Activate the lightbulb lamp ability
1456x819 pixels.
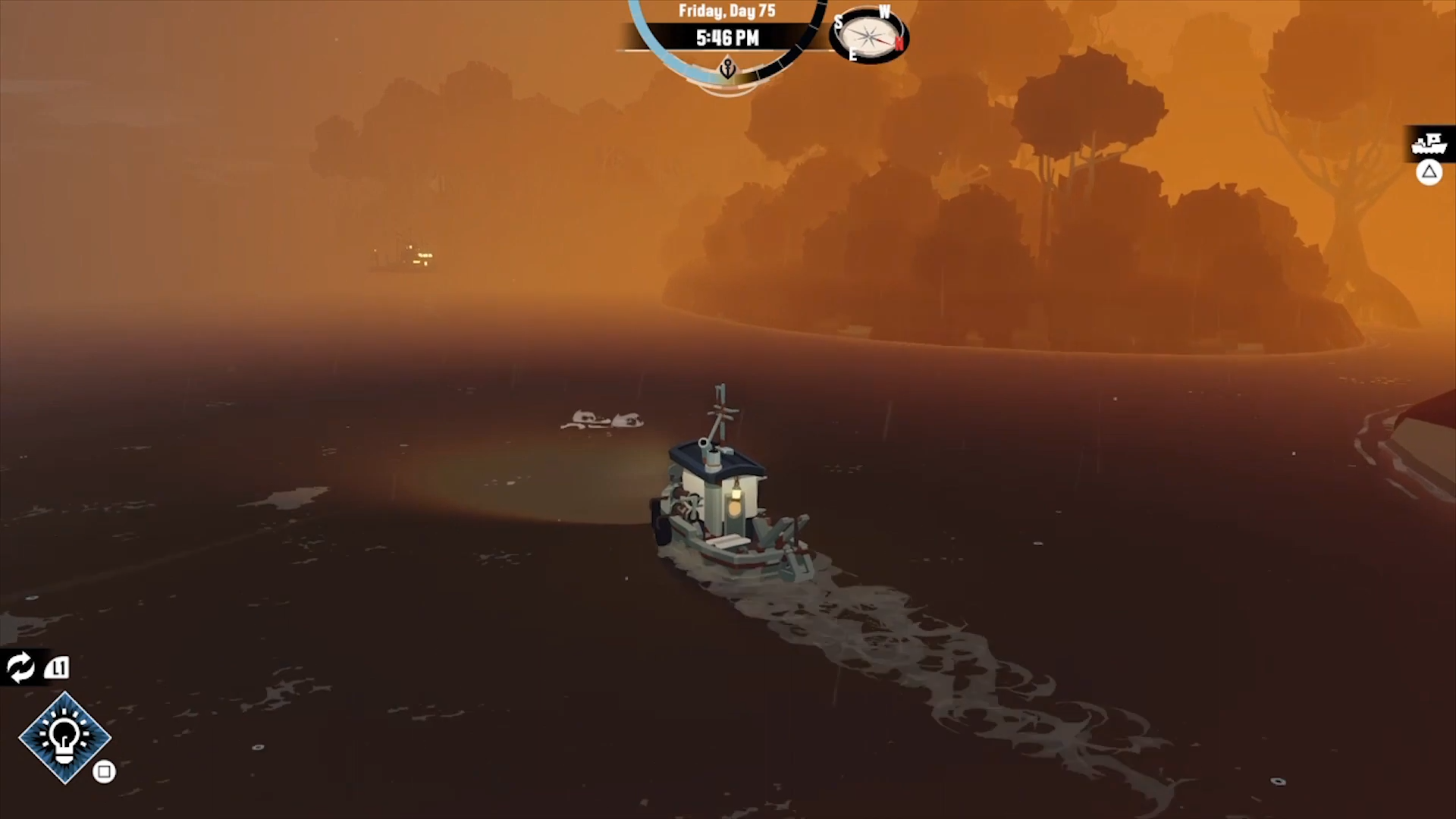[x=64, y=737]
